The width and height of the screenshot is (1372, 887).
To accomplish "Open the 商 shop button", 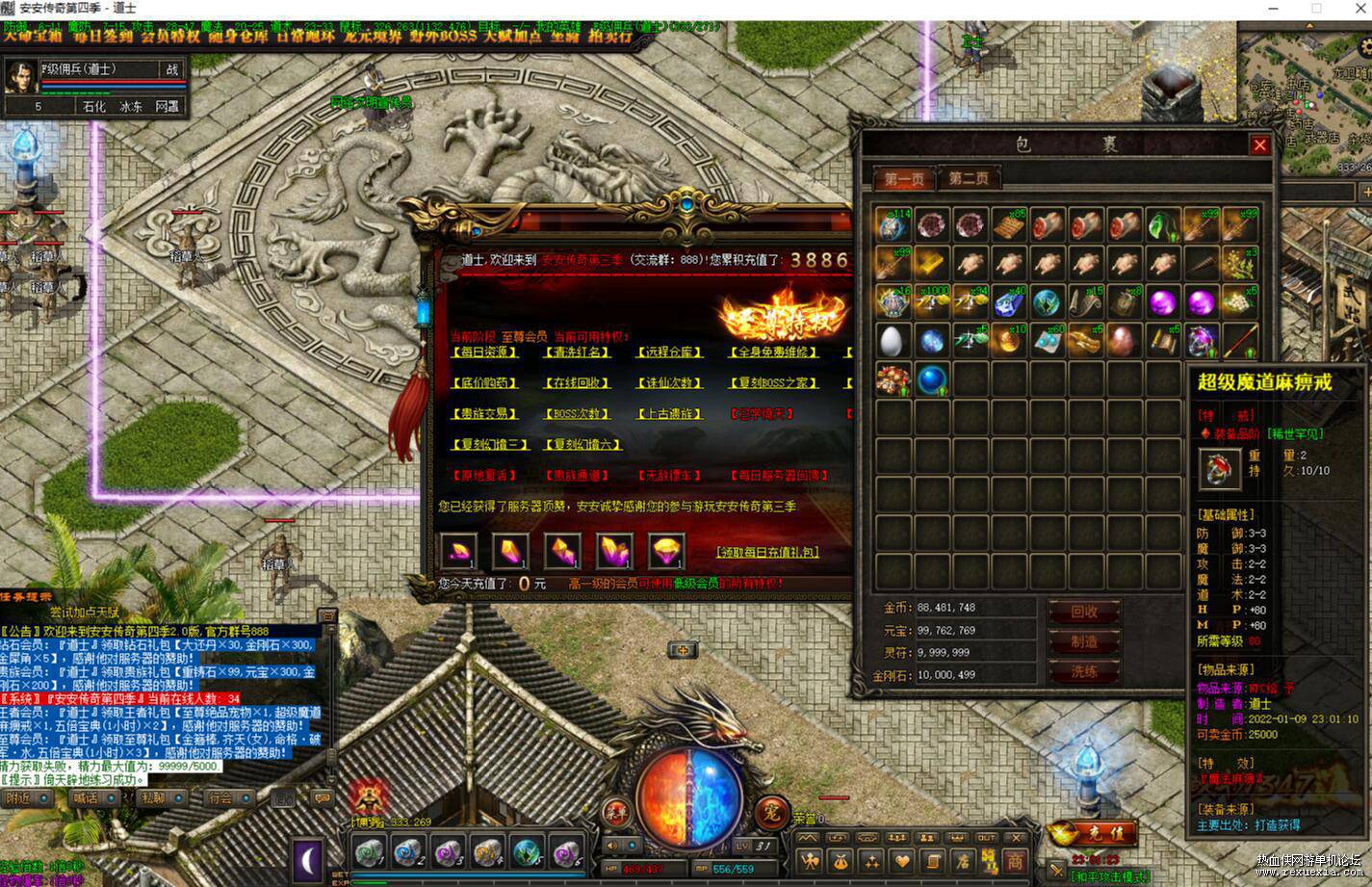I will [x=1015, y=860].
